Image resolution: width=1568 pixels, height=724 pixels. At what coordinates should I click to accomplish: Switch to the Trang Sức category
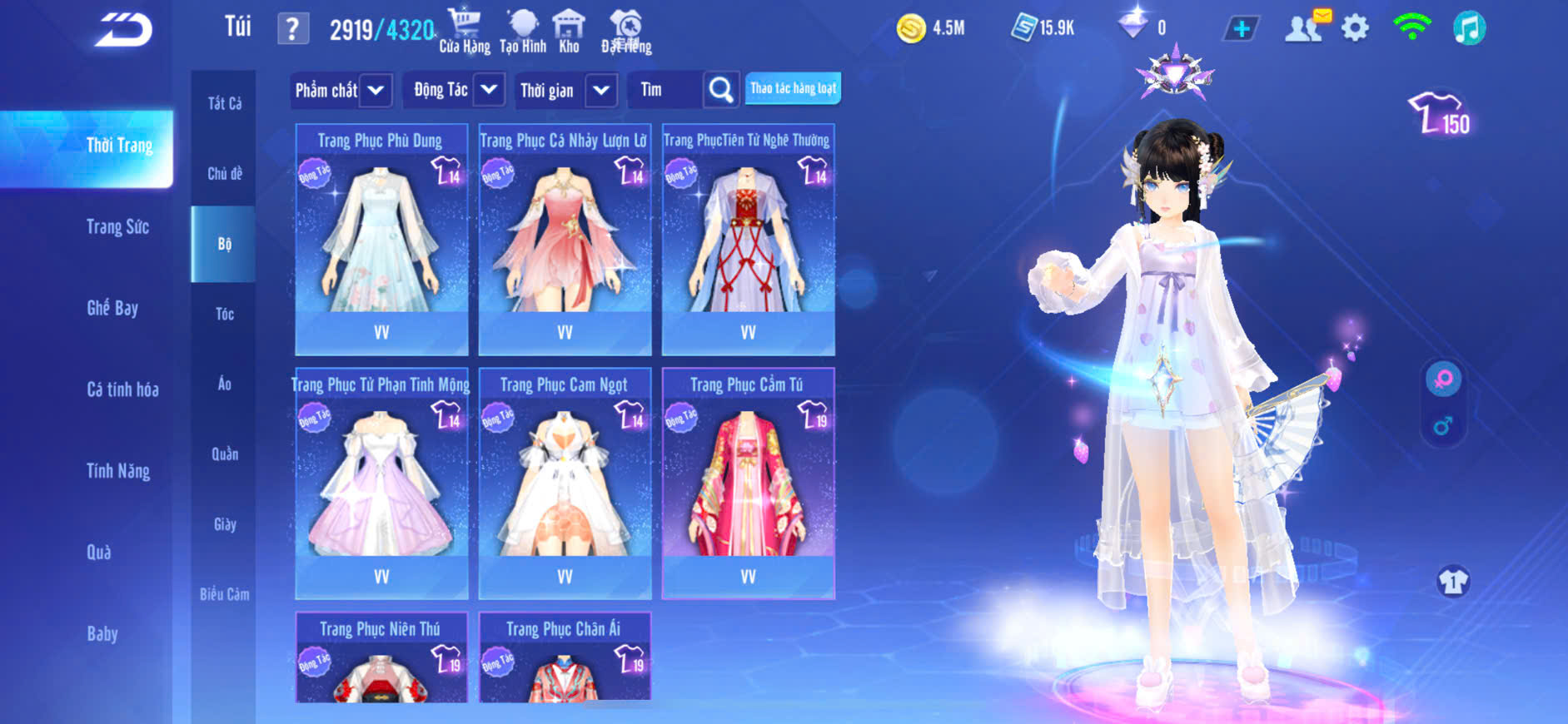[117, 227]
